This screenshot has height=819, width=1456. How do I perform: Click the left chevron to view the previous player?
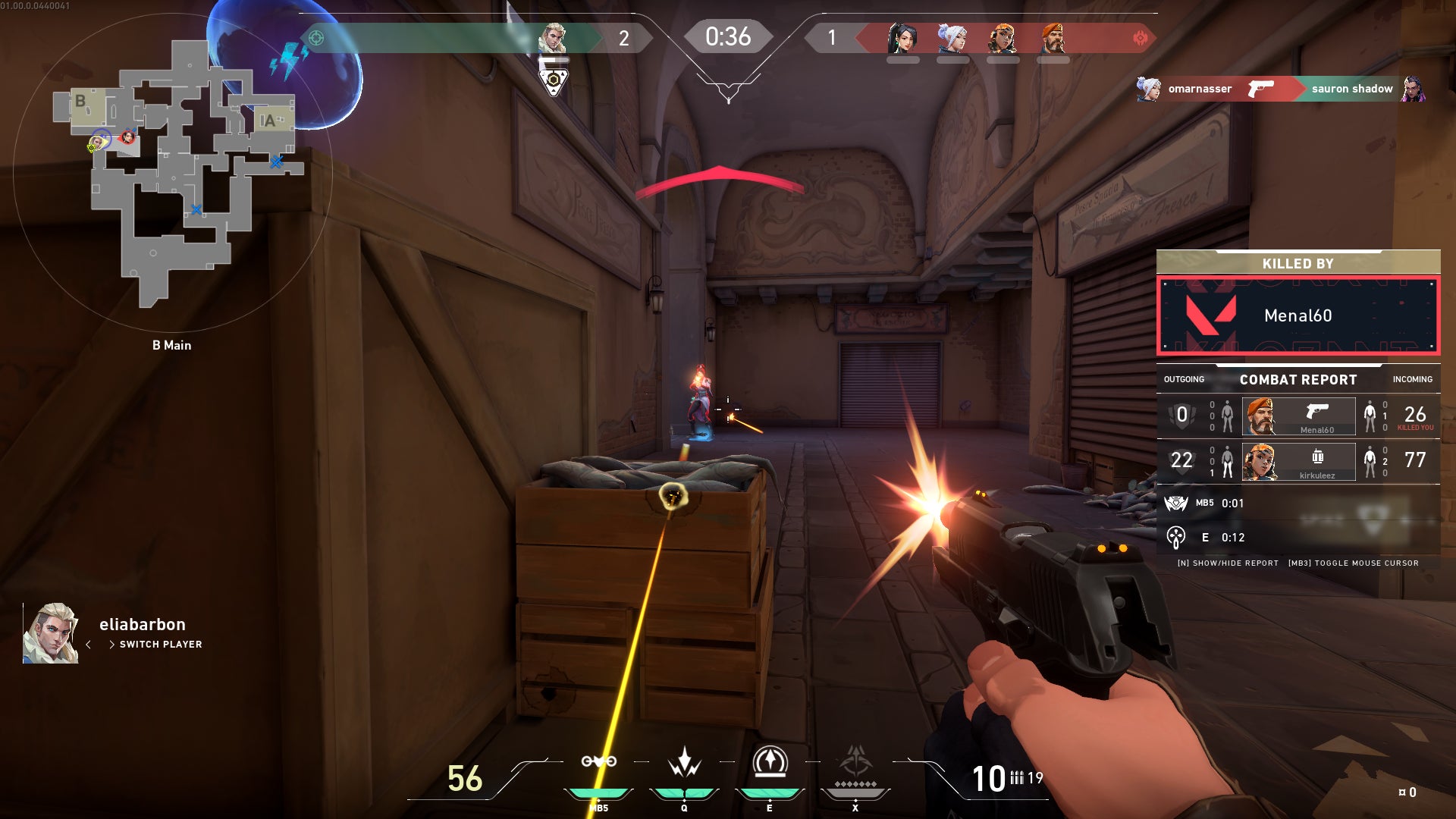[x=90, y=643]
